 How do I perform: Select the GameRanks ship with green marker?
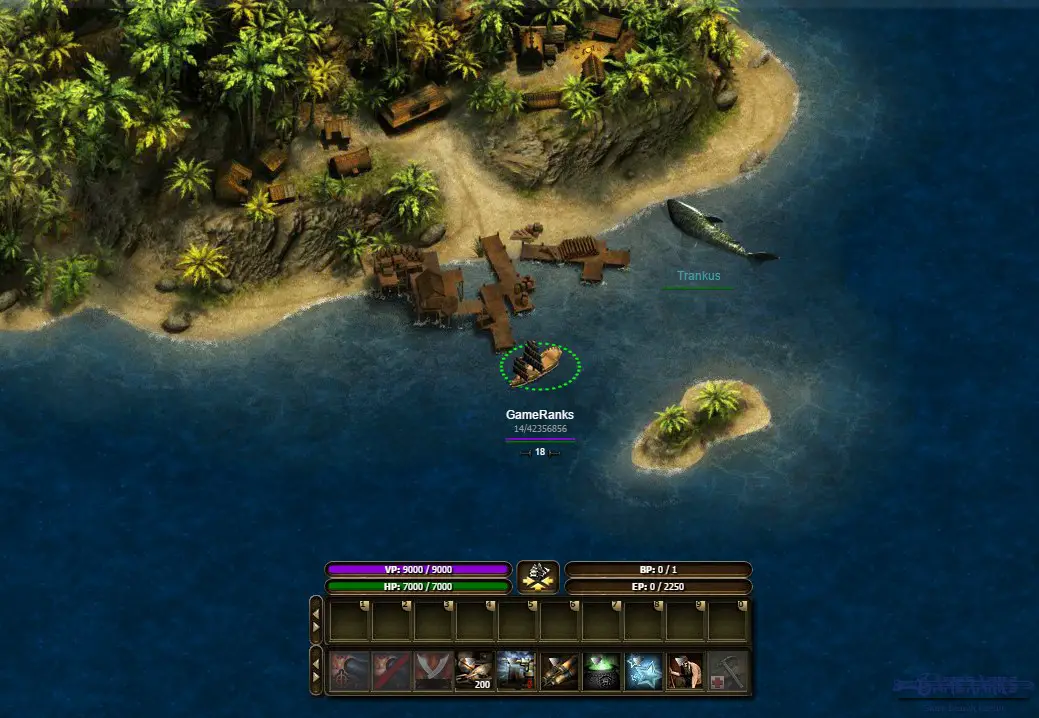[539, 367]
